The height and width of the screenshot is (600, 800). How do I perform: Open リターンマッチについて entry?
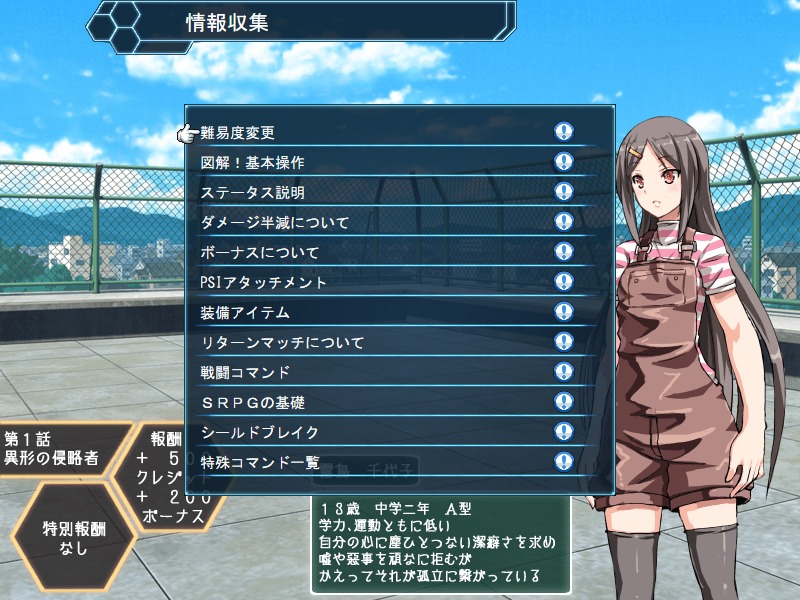click(282, 342)
